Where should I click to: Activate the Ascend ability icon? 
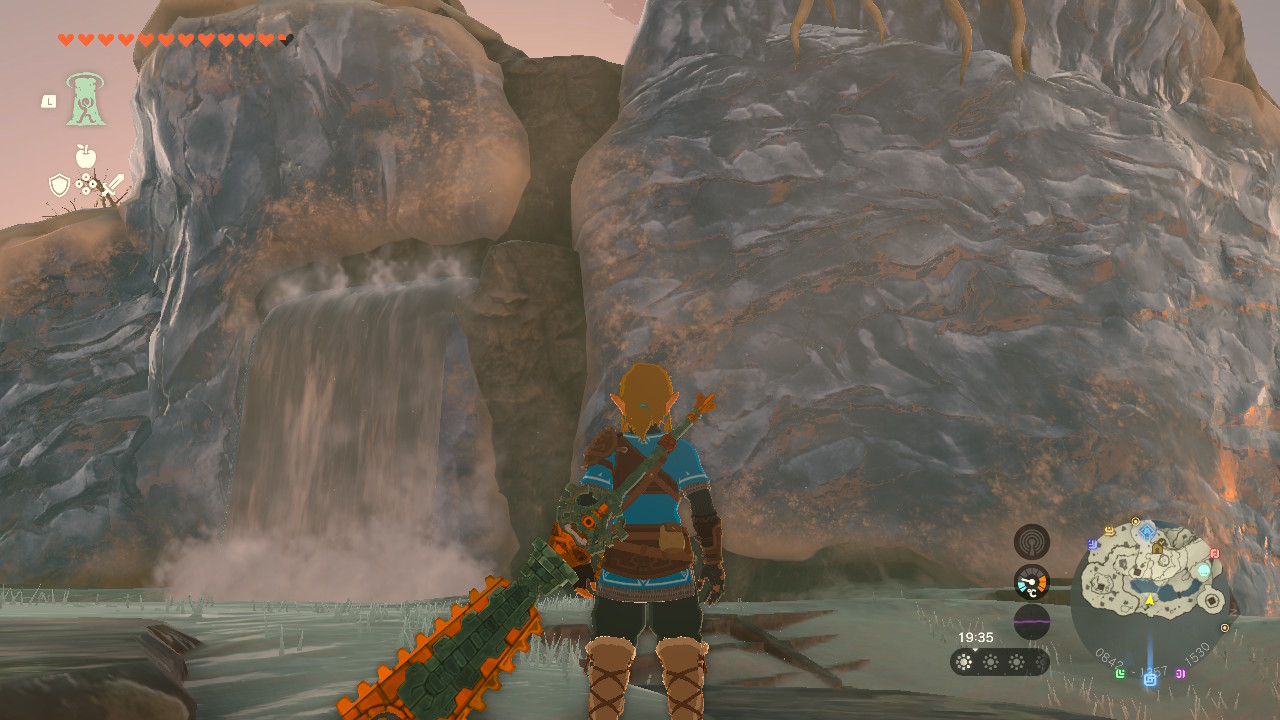(x=86, y=100)
